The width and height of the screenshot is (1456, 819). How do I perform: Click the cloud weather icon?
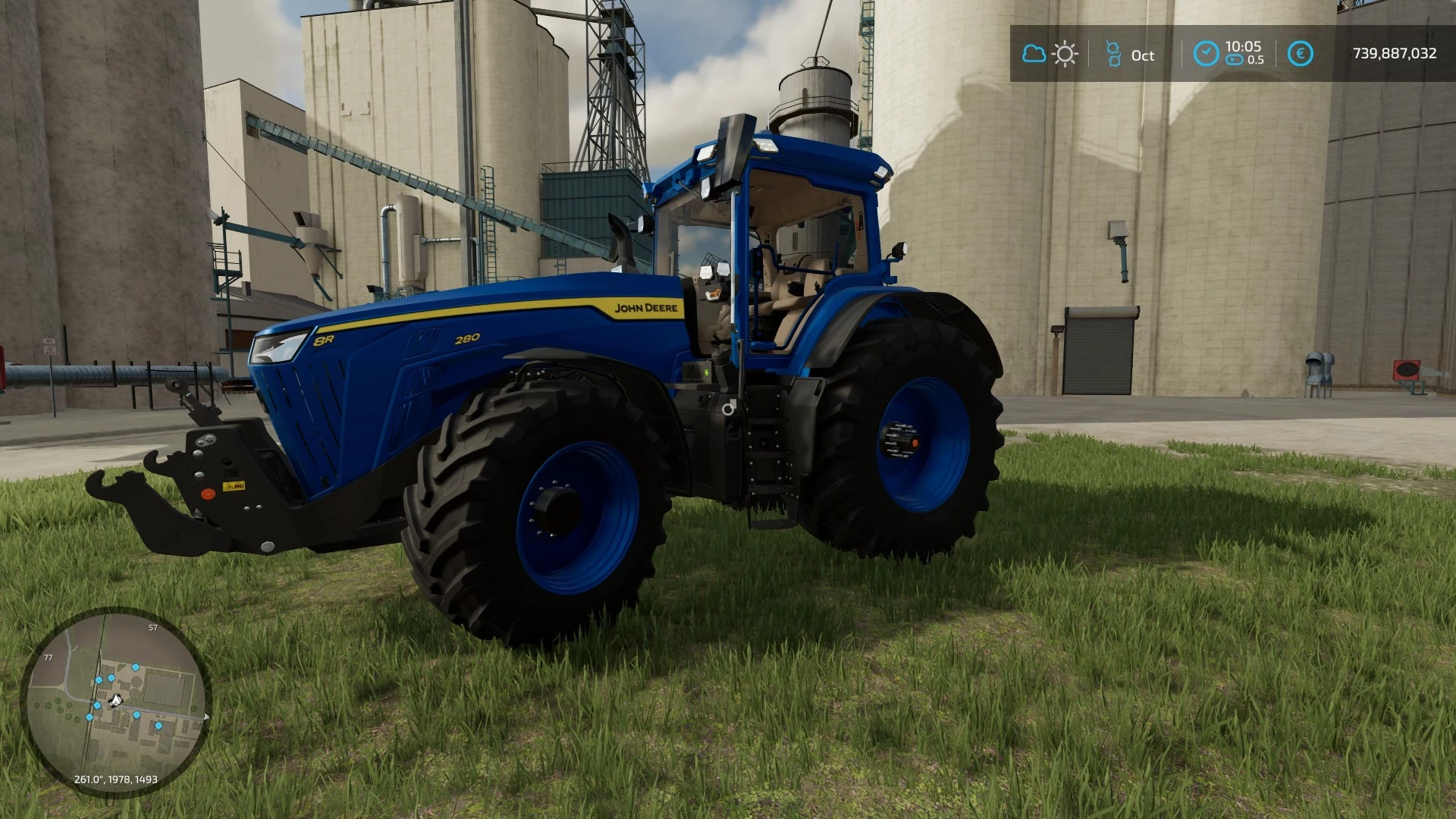tap(1034, 53)
